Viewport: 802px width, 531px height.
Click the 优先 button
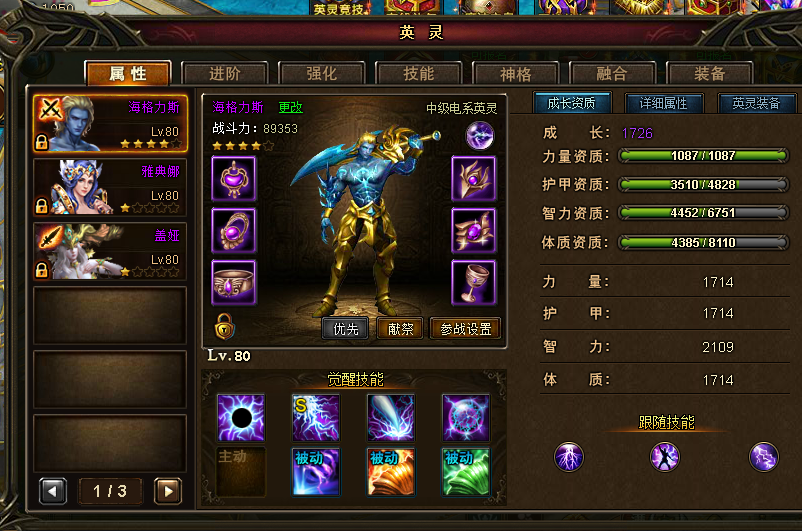coord(345,329)
